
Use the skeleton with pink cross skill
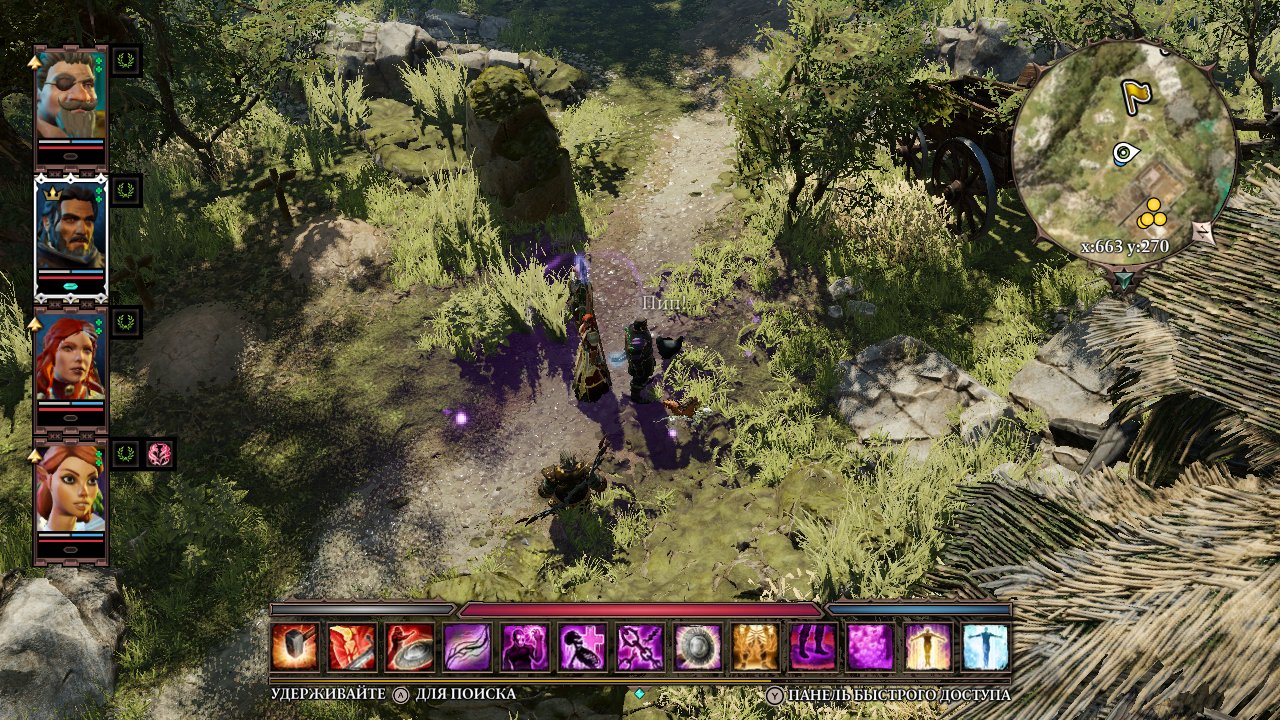[584, 647]
